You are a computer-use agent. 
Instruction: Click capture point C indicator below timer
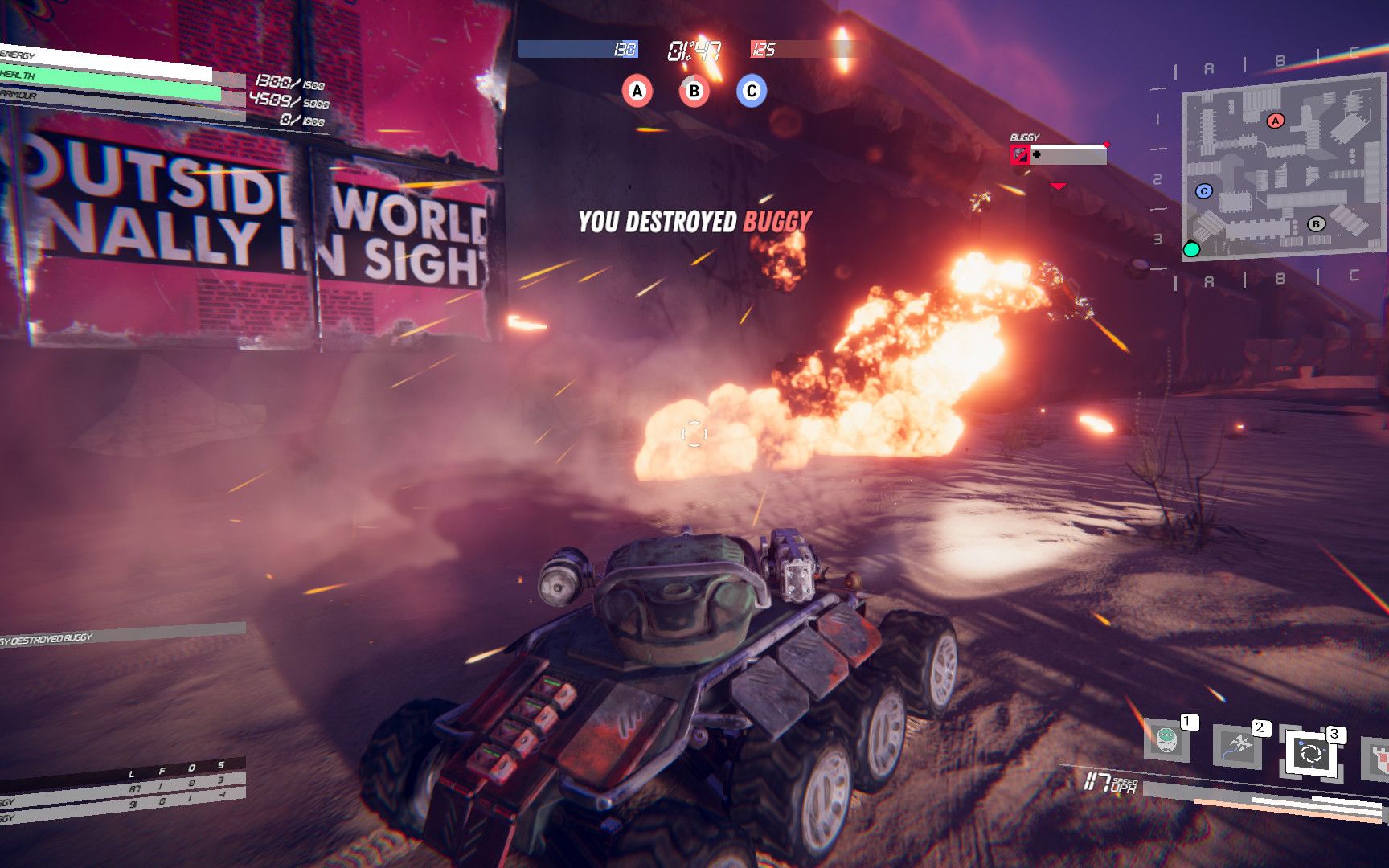pyautogui.click(x=752, y=91)
